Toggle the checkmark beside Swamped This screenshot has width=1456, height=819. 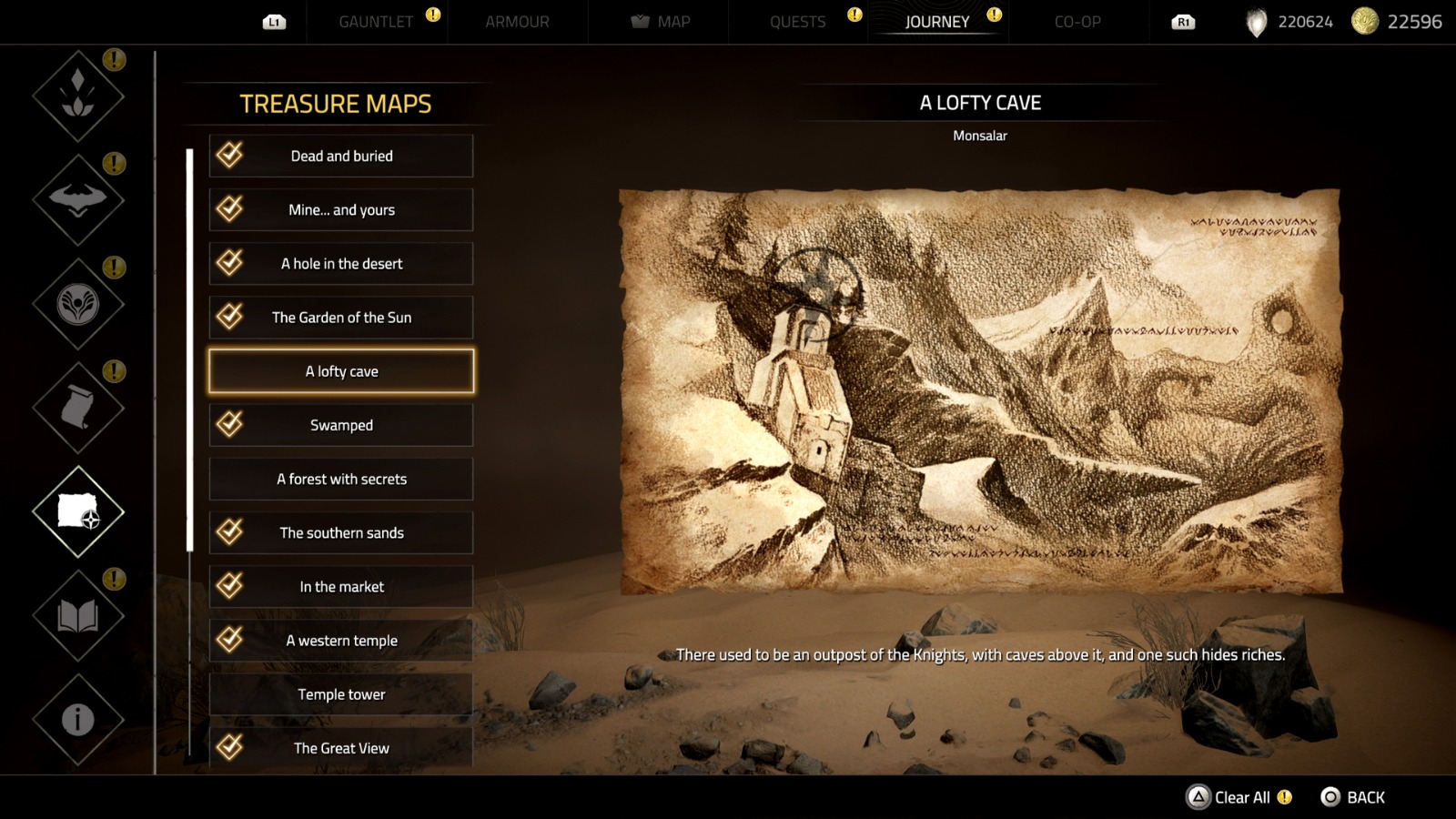pos(230,424)
